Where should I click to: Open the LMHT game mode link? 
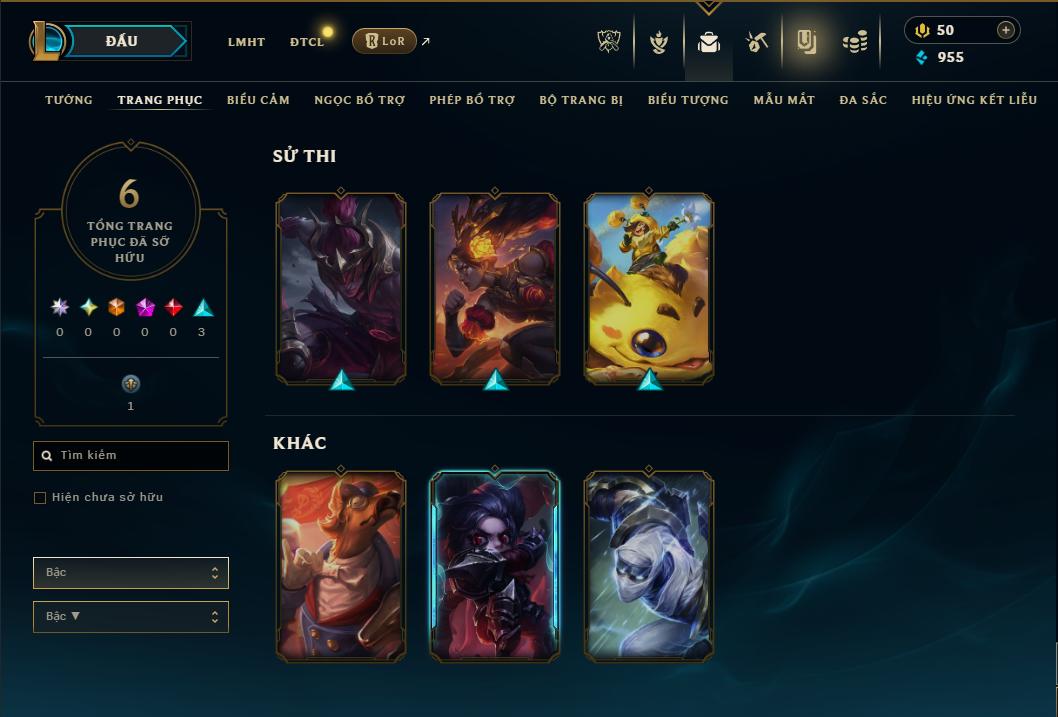point(246,42)
